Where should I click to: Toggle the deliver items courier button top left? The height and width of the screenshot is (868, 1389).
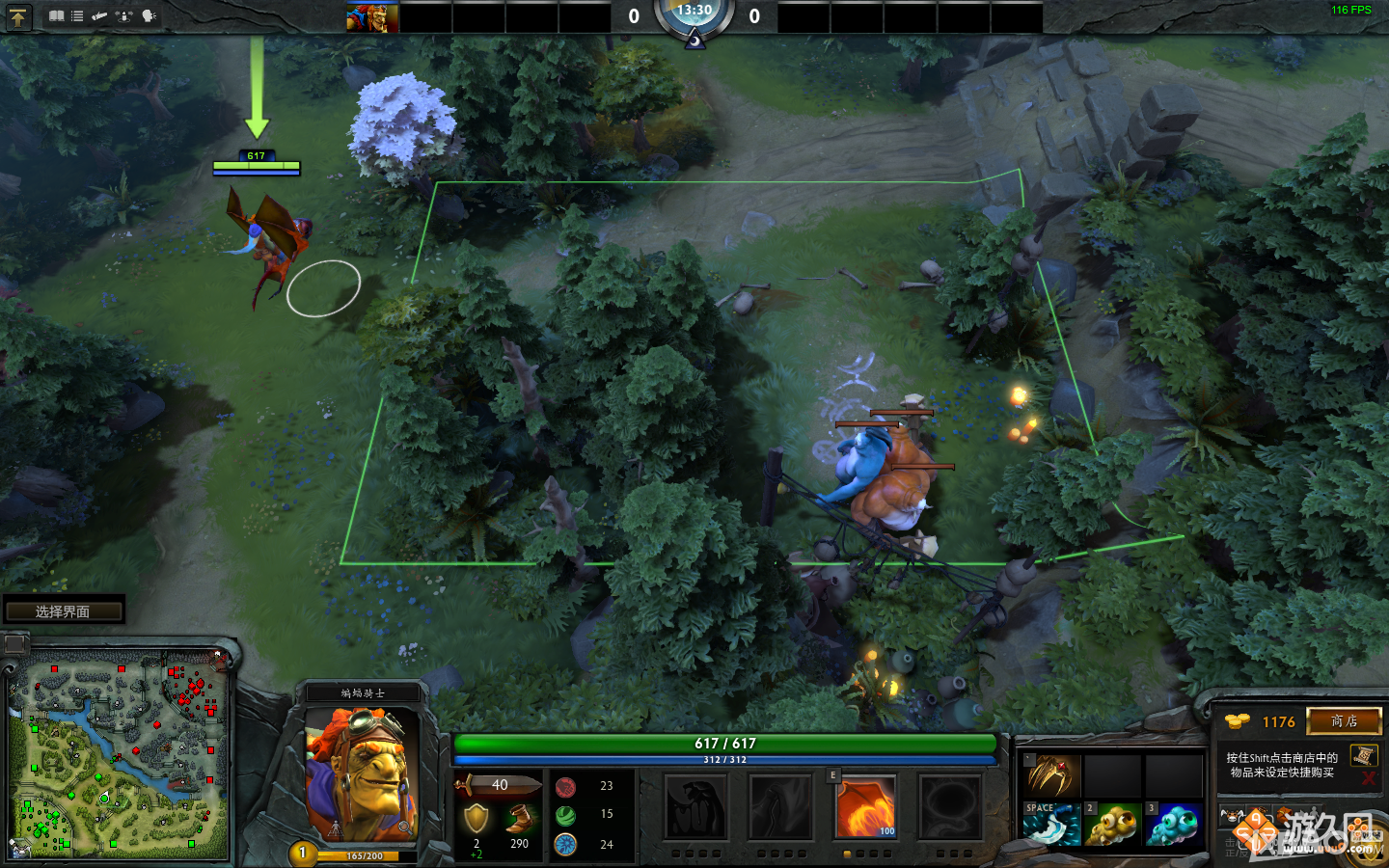19,16
